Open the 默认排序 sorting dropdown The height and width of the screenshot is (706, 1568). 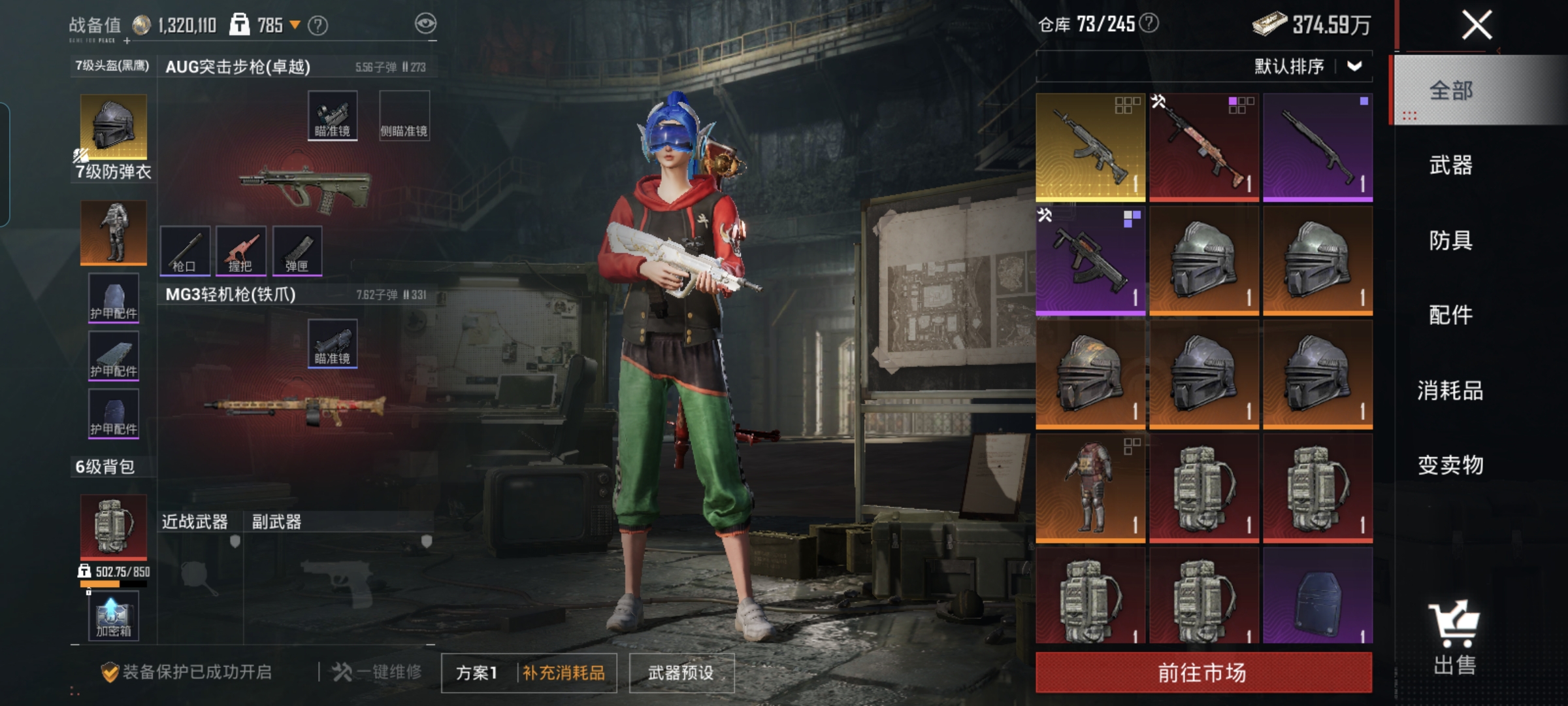pos(1307,67)
